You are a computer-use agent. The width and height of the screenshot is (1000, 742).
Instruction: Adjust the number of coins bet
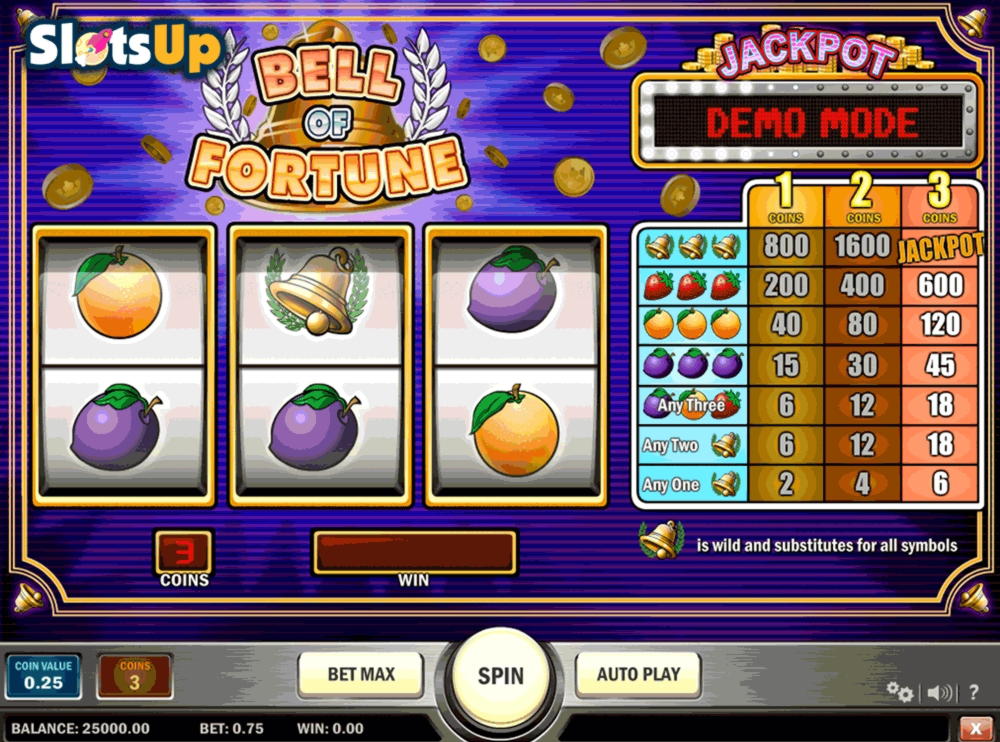[134, 676]
